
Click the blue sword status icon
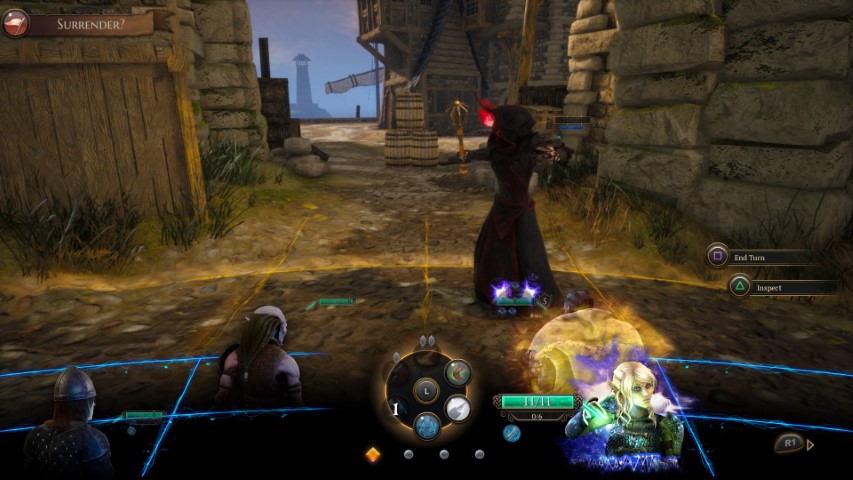[512, 432]
